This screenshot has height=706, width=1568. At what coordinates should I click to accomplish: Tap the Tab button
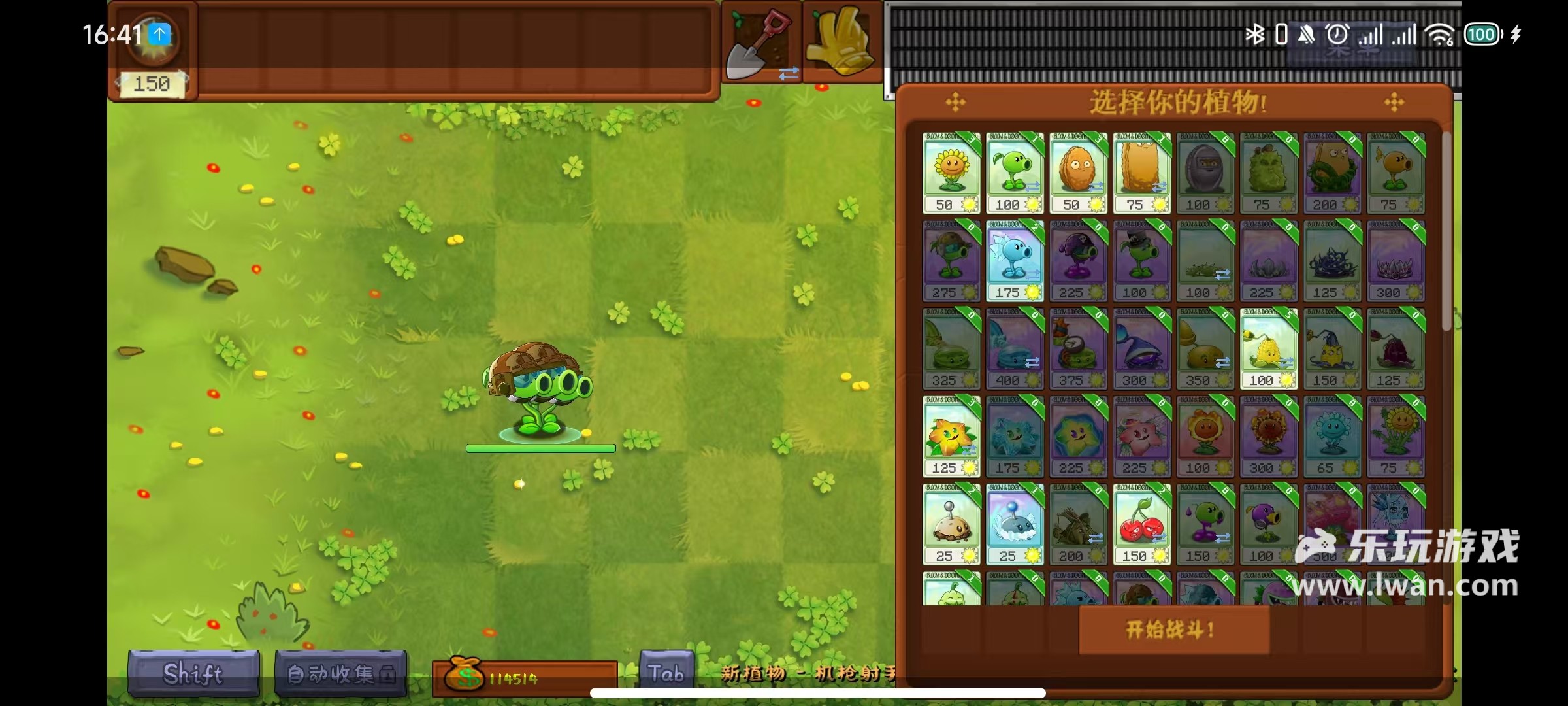(666, 673)
